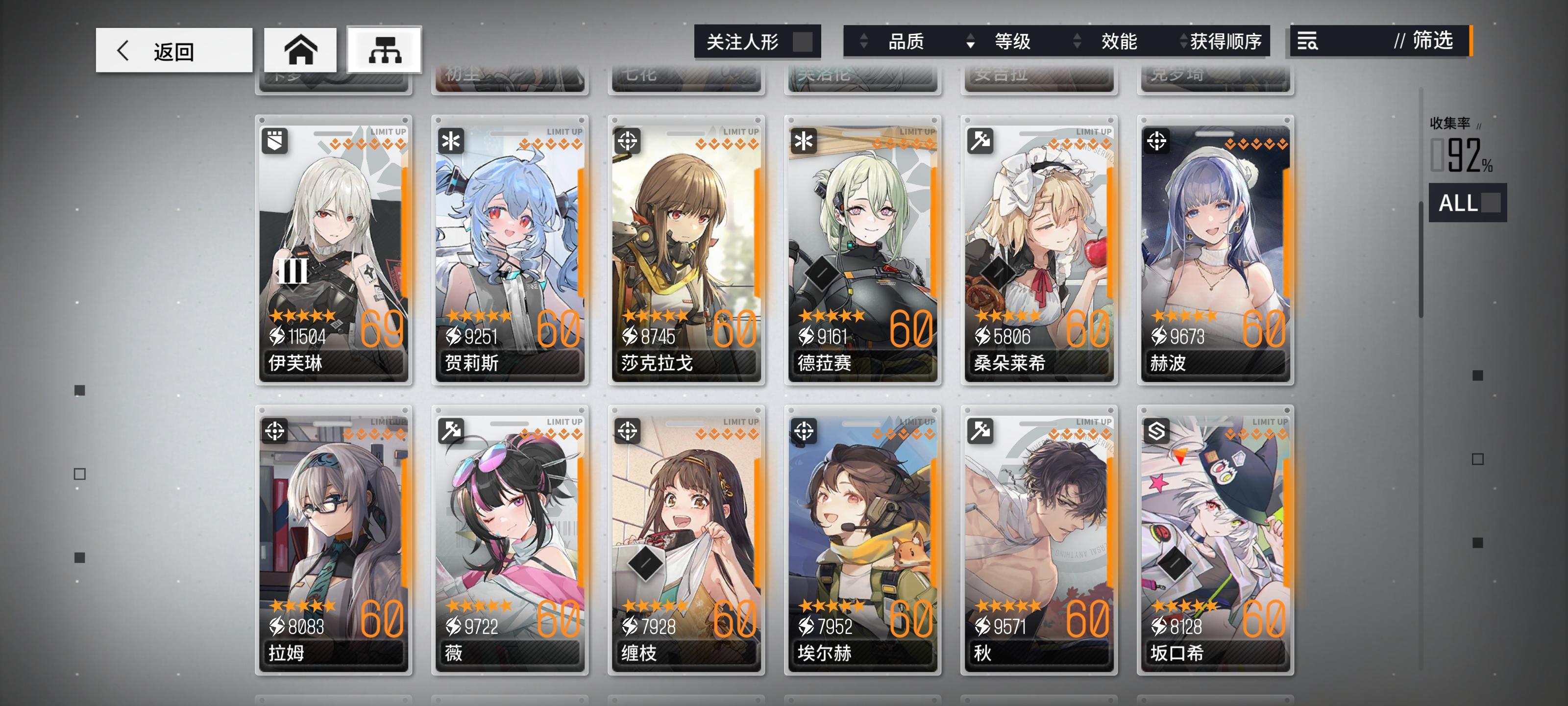Open the 筛选 filter panel
The image size is (1568, 706).
pos(1435,42)
